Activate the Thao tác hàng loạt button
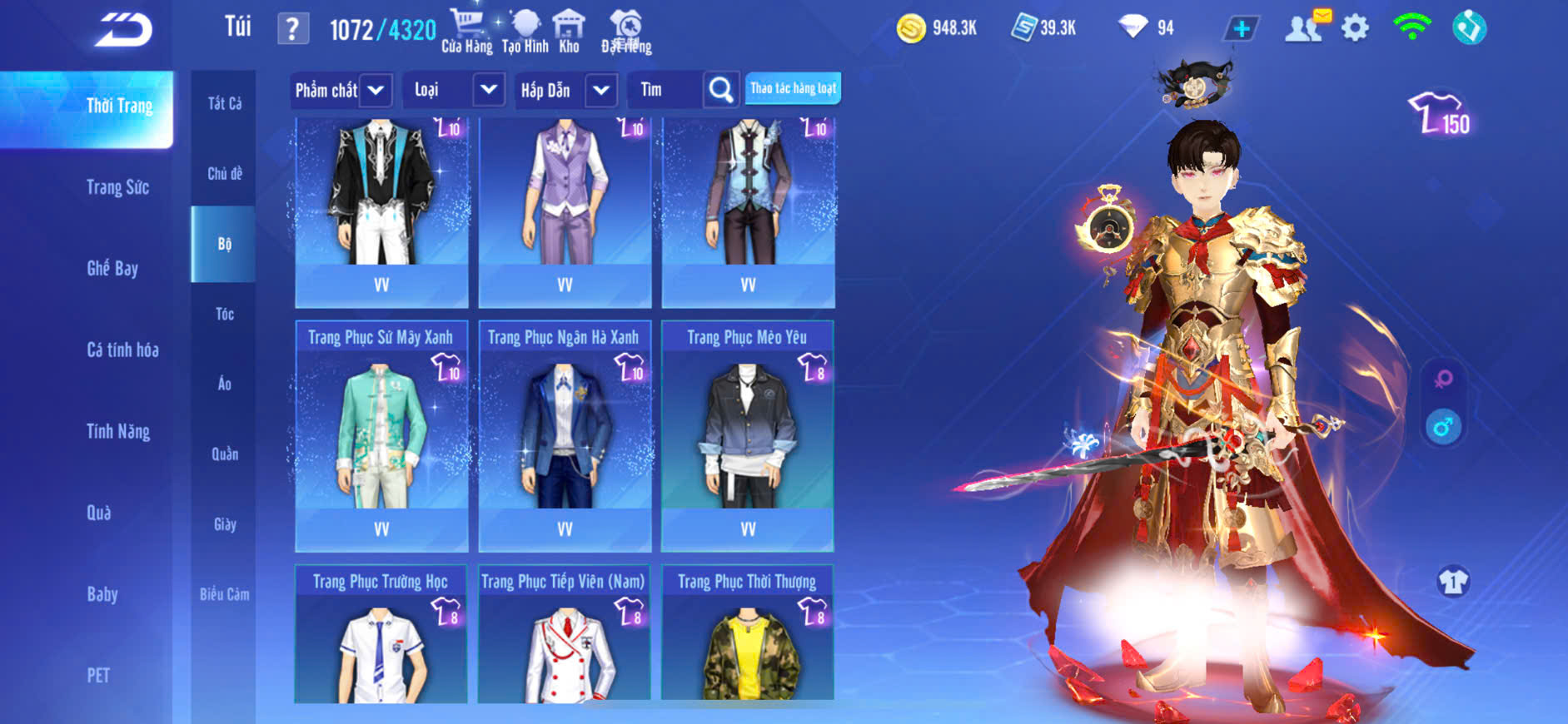 [x=793, y=88]
